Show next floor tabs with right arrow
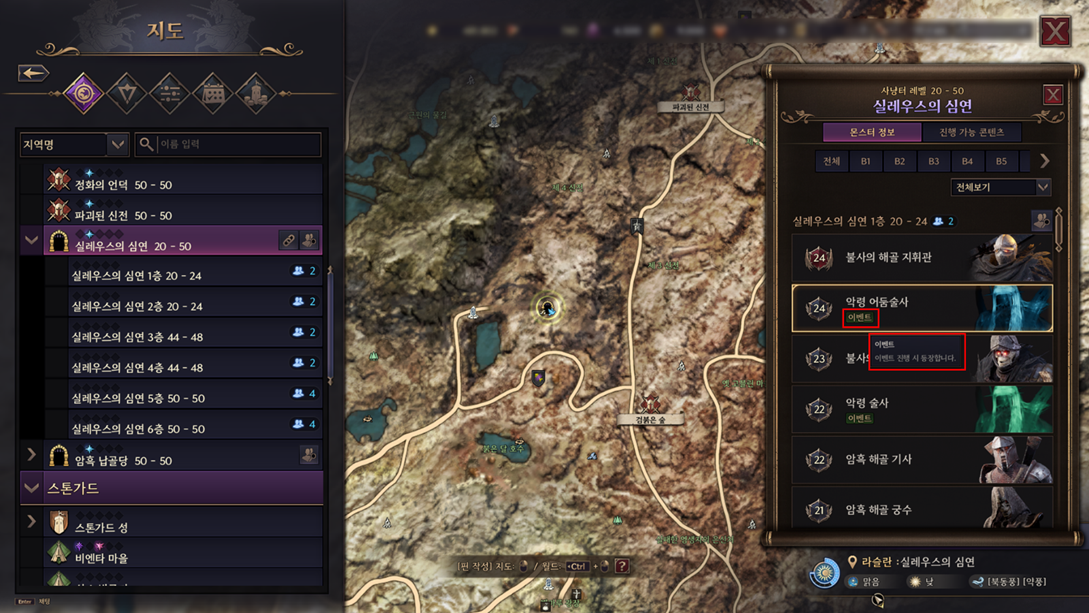1089x613 pixels. [1044, 161]
